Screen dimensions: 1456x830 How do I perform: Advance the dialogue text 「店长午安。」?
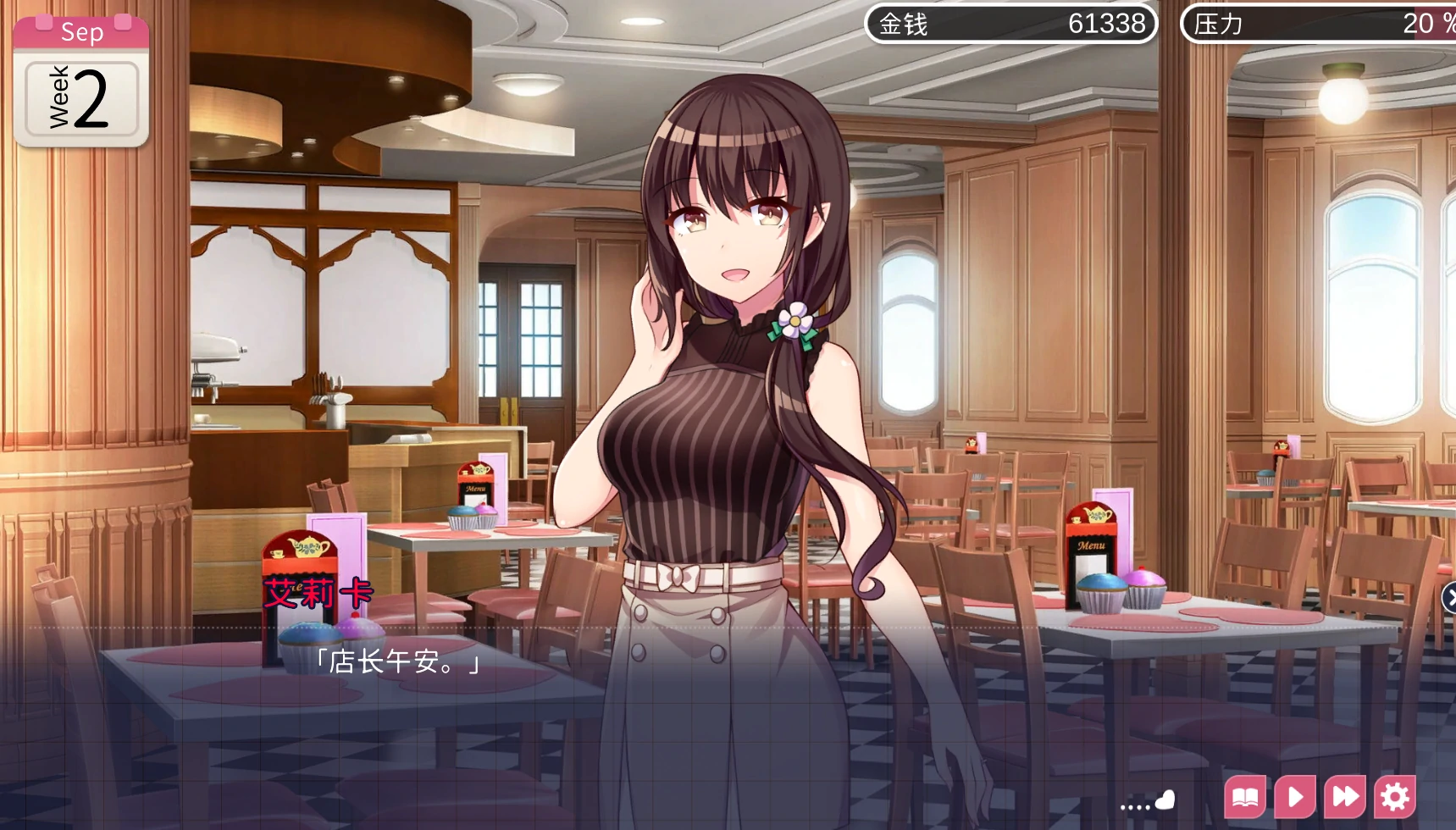397,661
